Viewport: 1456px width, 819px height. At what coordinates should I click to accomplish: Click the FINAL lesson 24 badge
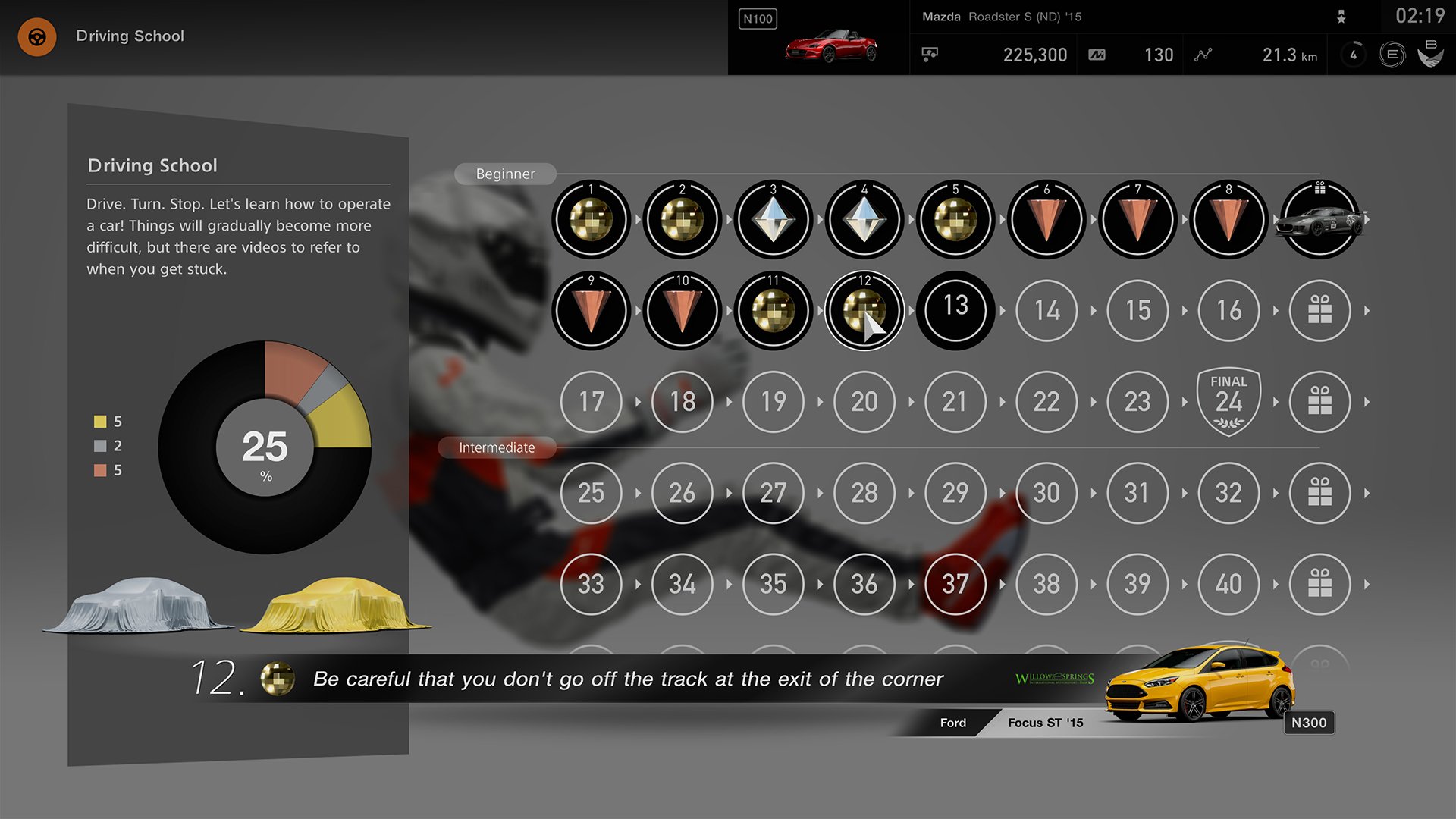click(1228, 400)
